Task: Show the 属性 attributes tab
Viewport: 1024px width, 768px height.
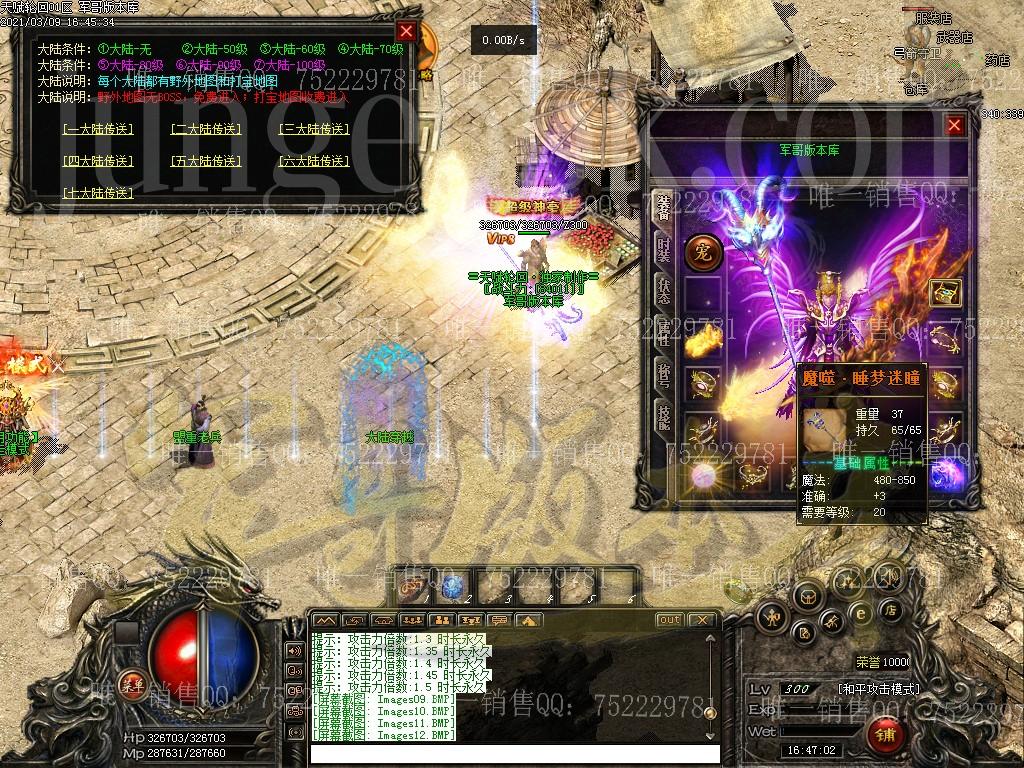Action: coord(663,332)
